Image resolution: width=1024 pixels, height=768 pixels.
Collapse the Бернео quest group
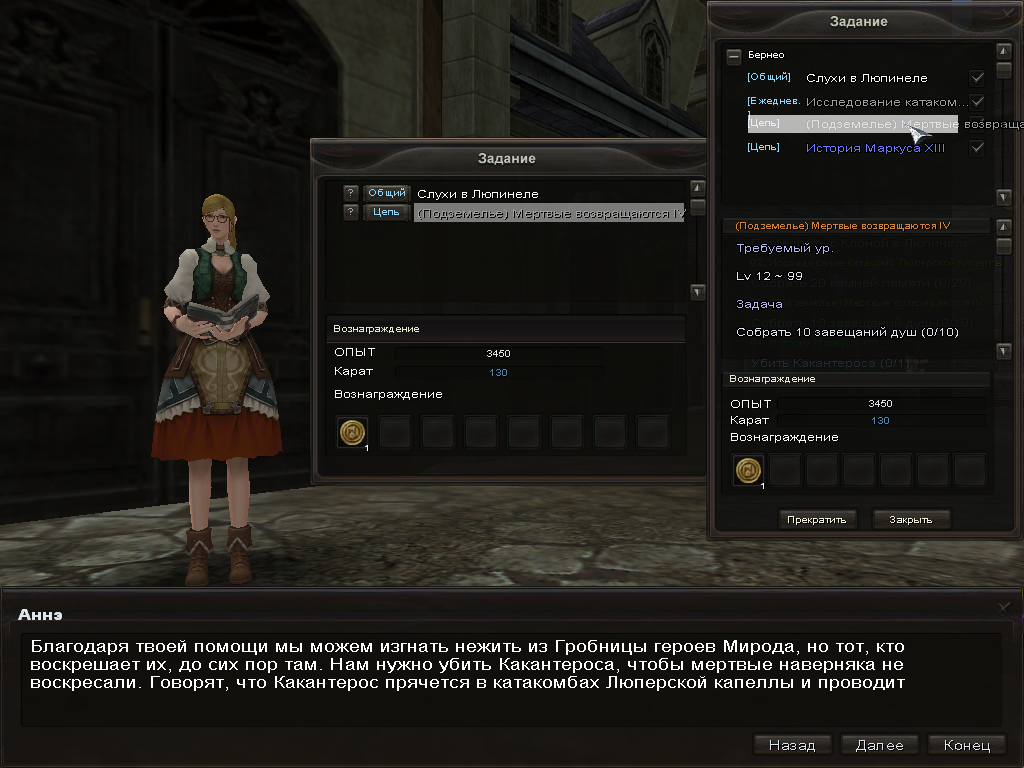click(734, 56)
